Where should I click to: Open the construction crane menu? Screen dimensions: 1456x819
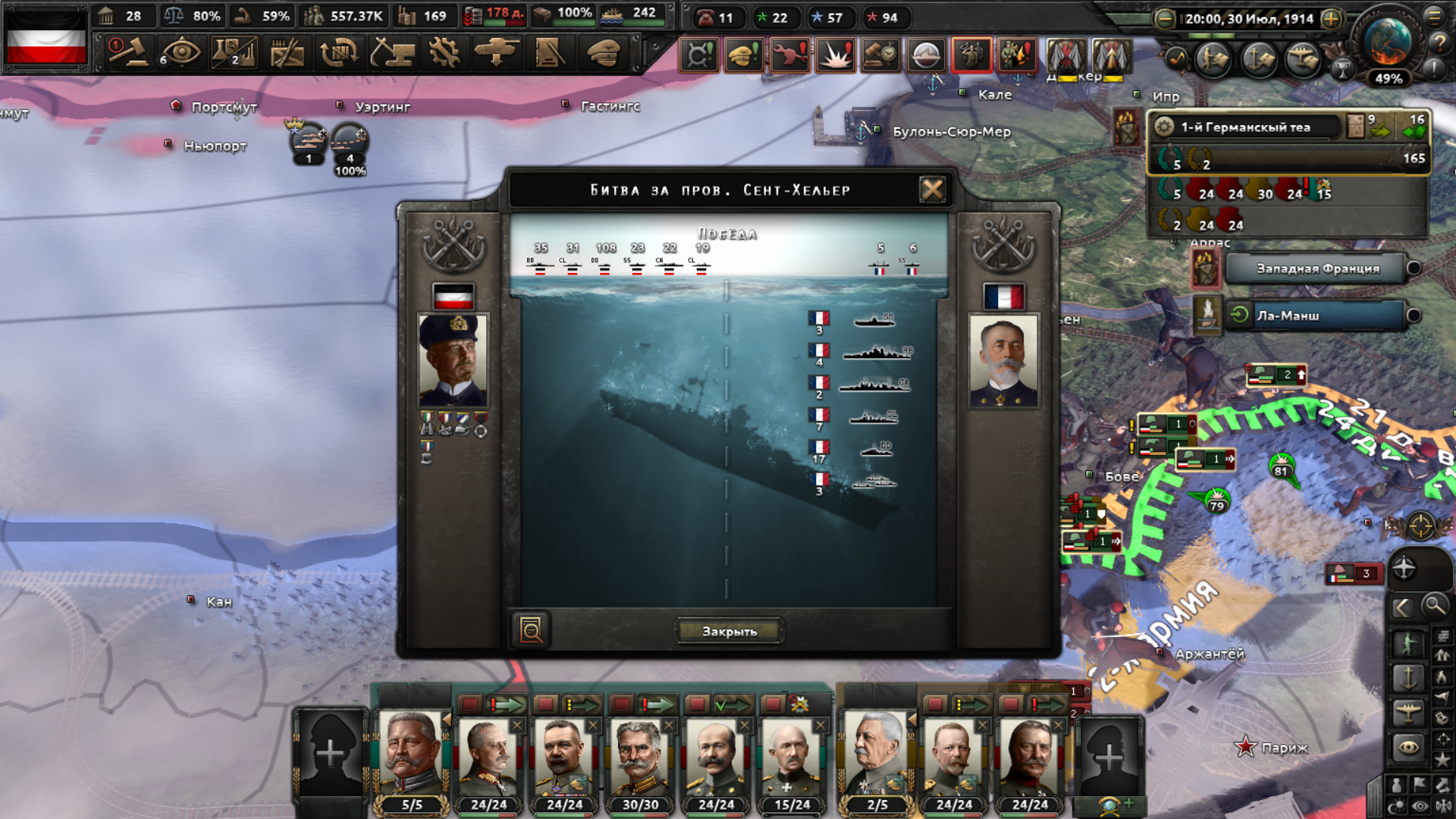pos(392,53)
